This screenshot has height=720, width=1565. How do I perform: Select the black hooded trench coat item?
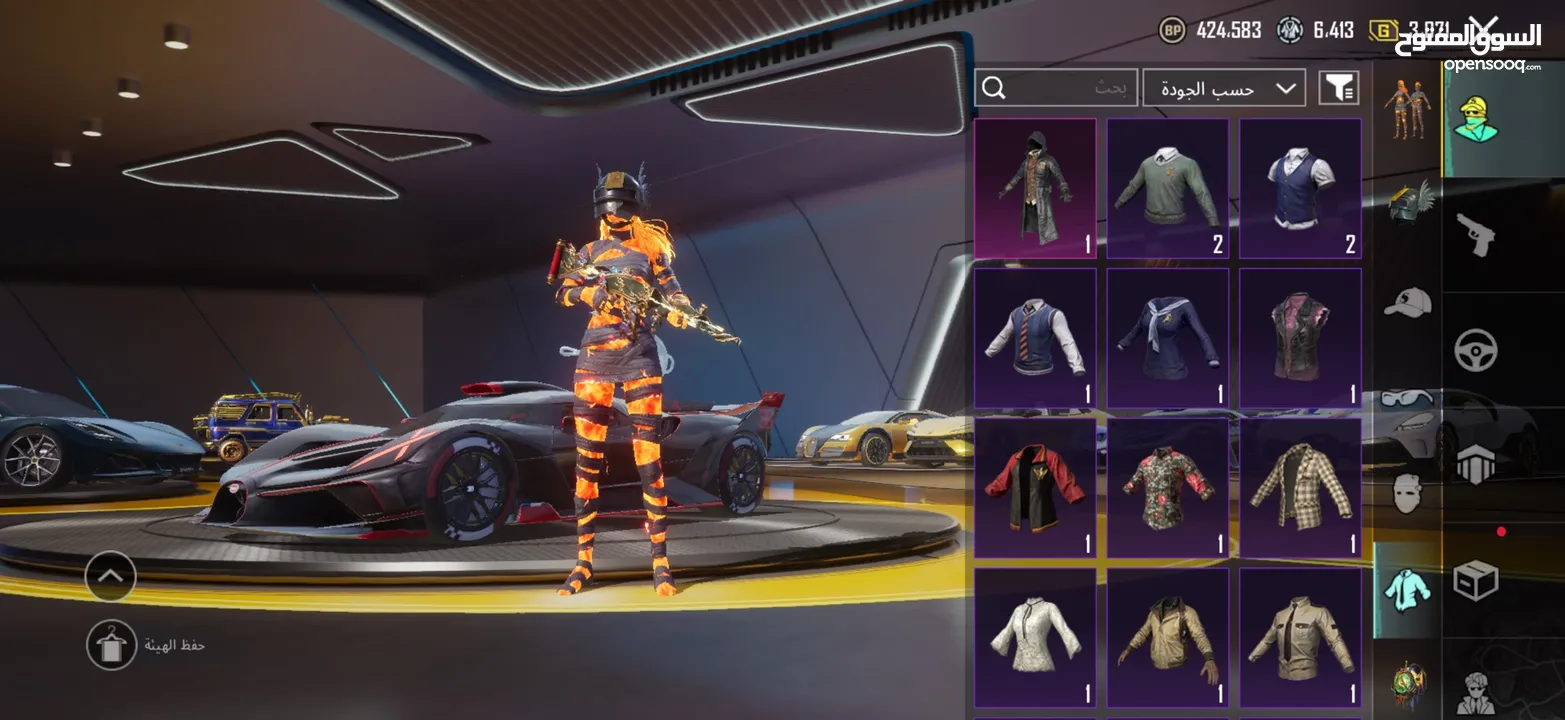[x=1035, y=188]
